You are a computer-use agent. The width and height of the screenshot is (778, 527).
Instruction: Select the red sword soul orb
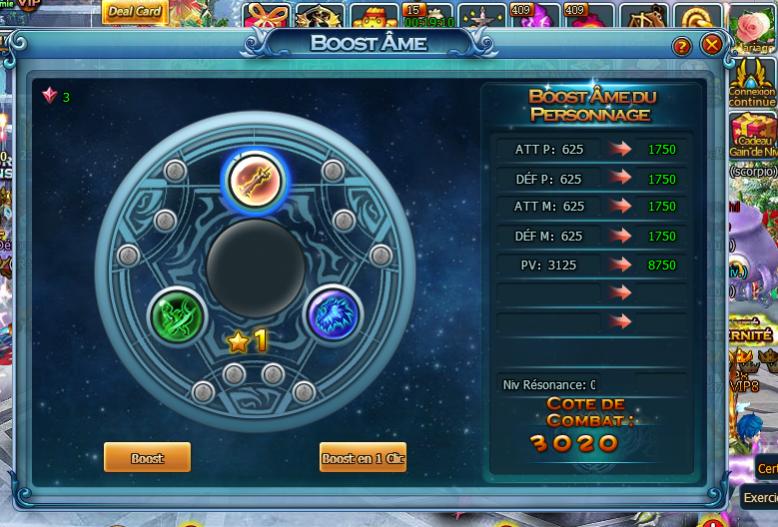click(x=254, y=180)
